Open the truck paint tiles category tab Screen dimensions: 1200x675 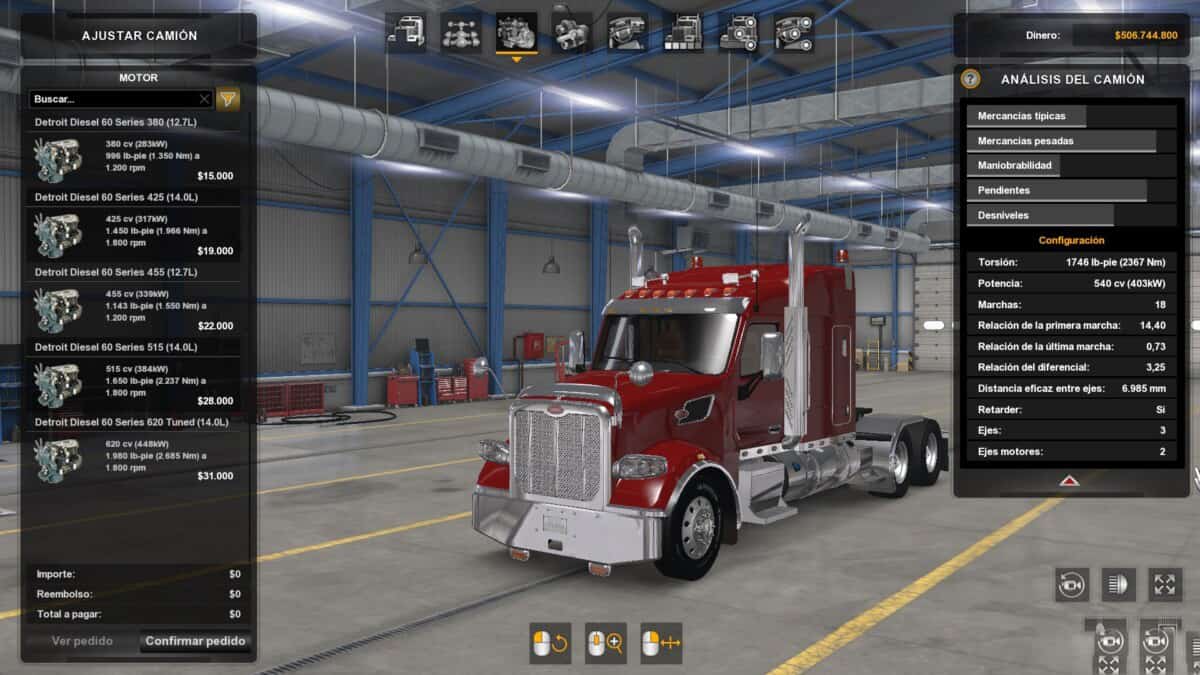(683, 33)
